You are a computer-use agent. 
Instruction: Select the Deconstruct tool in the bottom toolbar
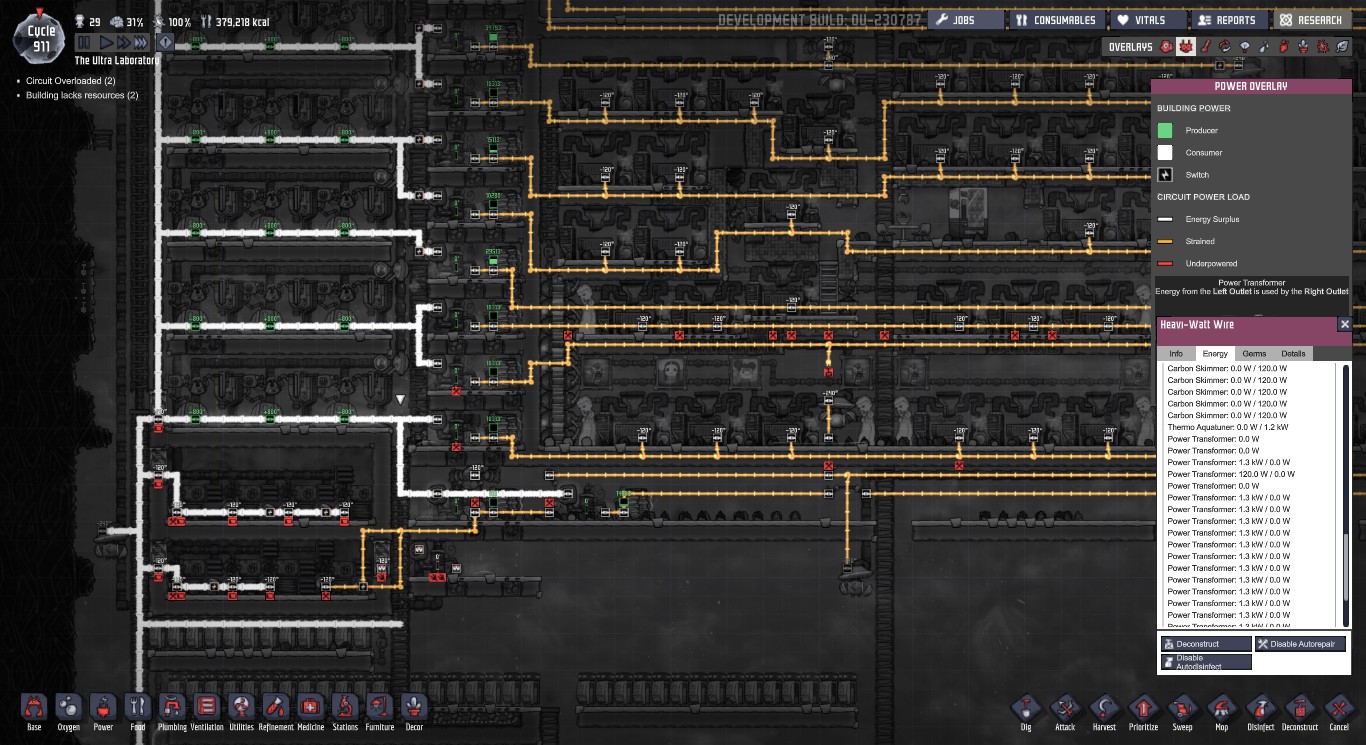pos(1300,710)
